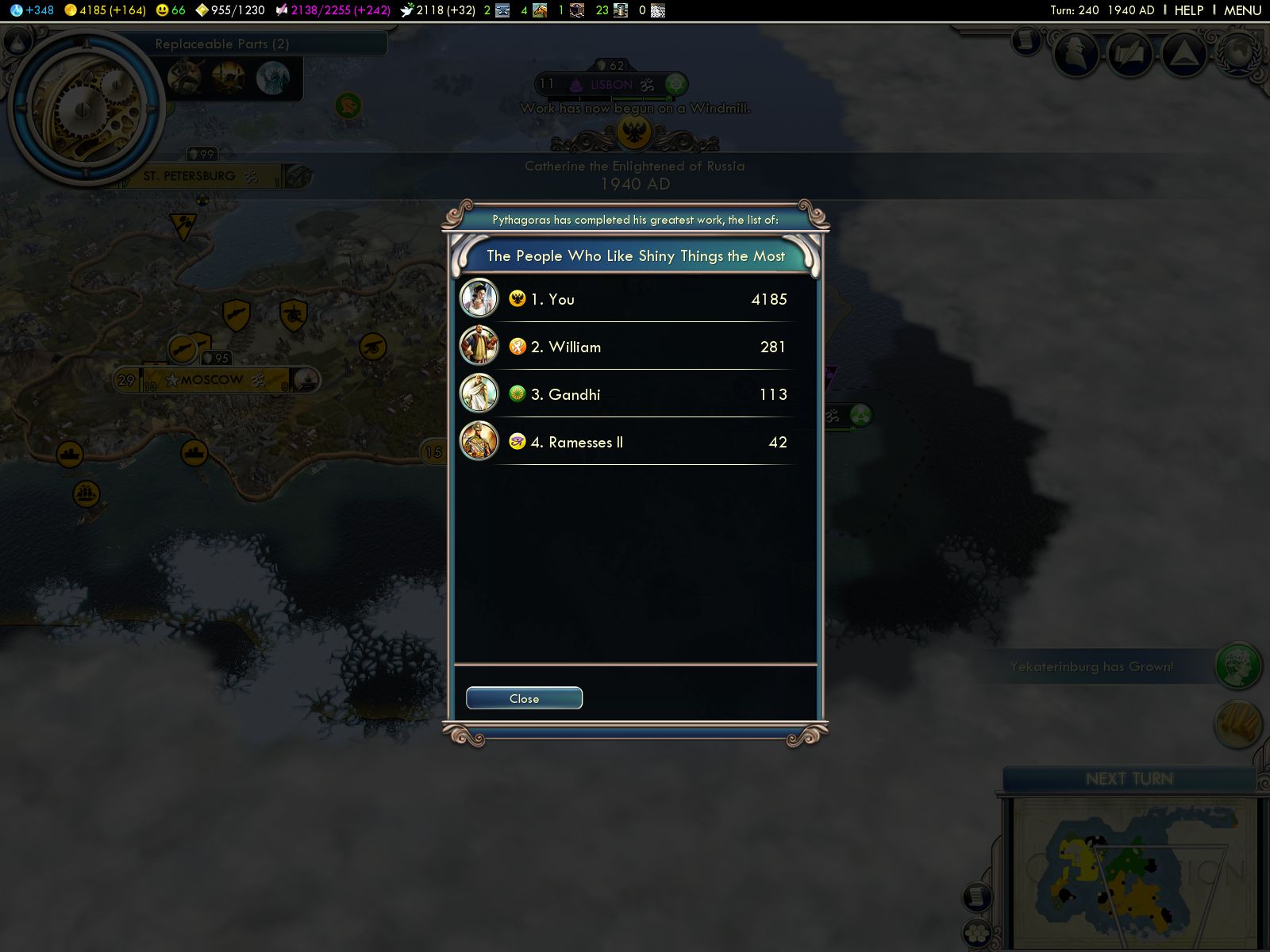Open the social policies pyramid icon
The image size is (1270, 952).
(x=1183, y=54)
